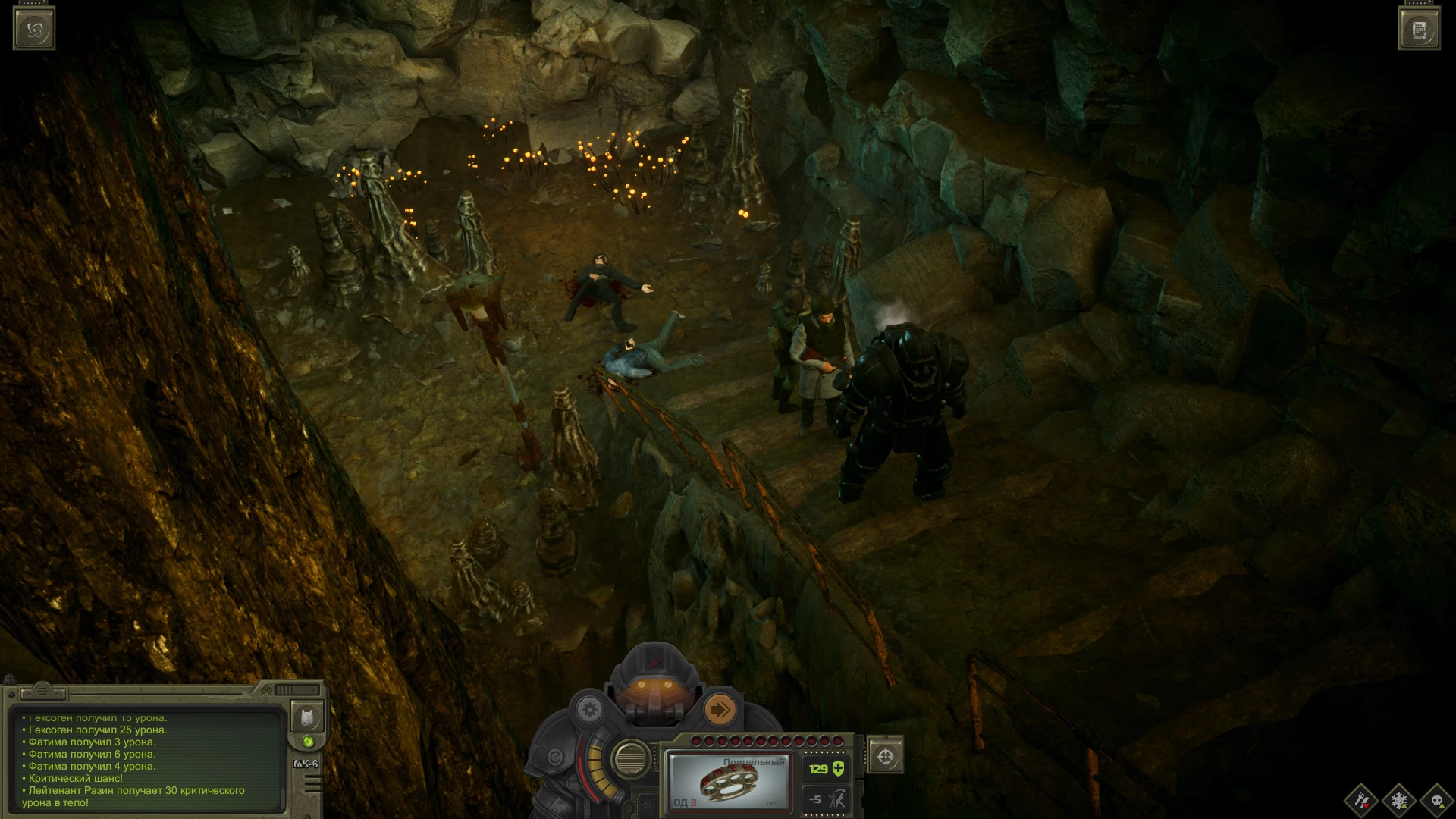Activate the crosshair aimed-shot button
Image resolution: width=1456 pixels, height=819 pixels.
tap(885, 756)
